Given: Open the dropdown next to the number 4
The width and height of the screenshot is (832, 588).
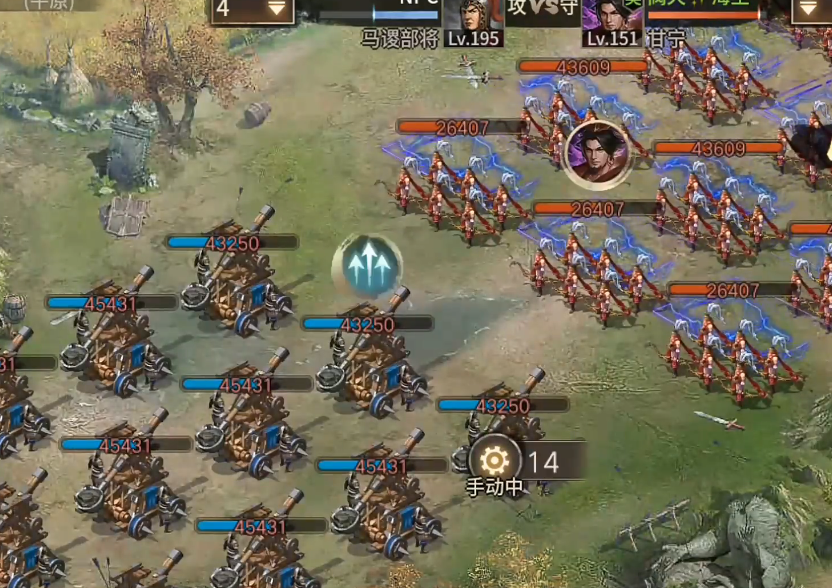Looking at the screenshot, I should 278,9.
